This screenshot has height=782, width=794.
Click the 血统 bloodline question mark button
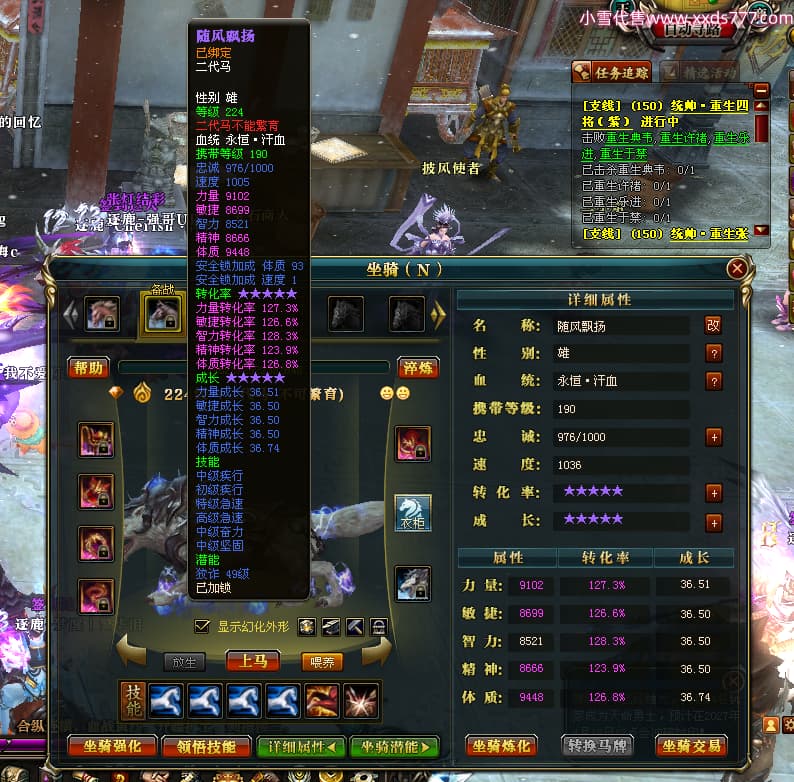tap(714, 381)
